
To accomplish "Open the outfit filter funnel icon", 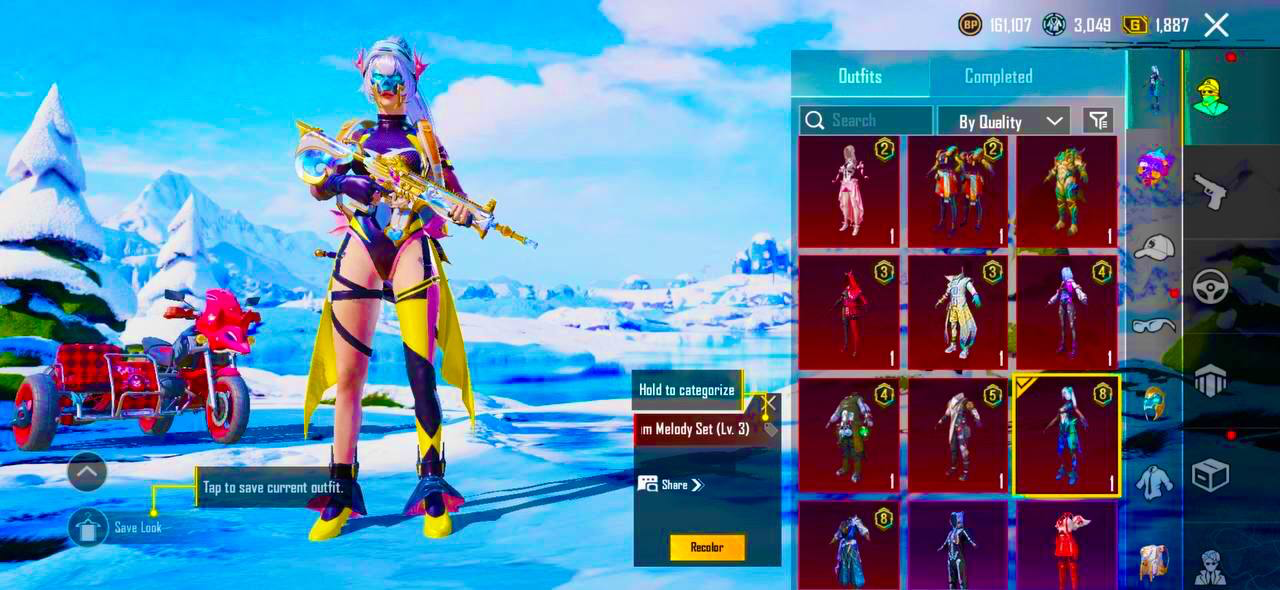I will (x=1098, y=121).
